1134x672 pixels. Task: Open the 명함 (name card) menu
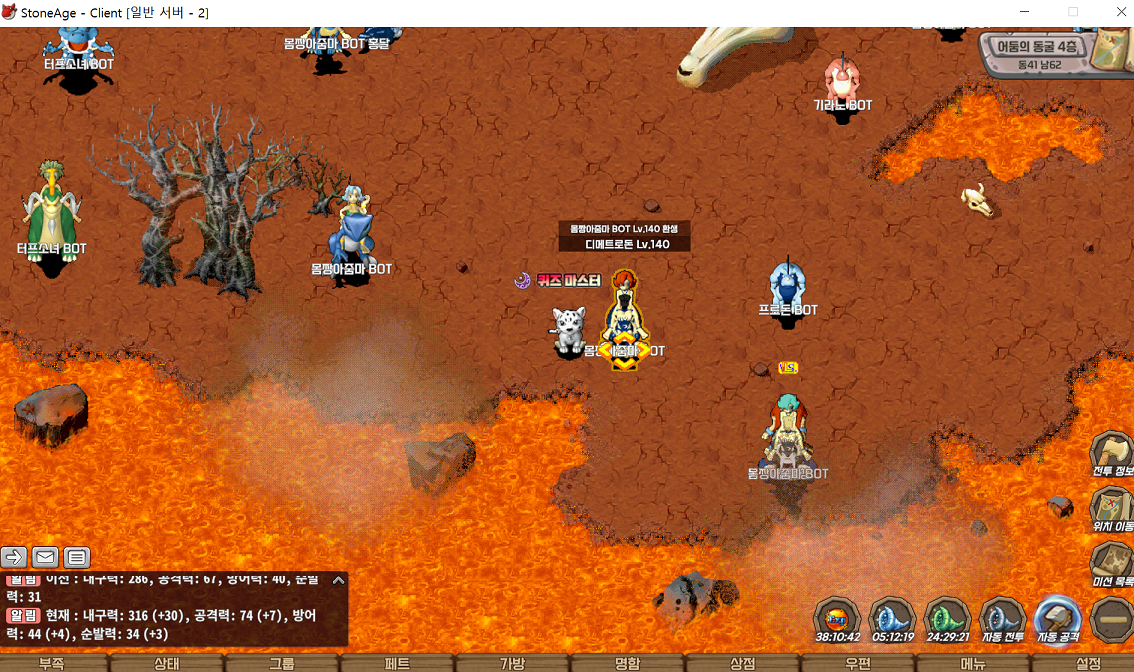click(627, 663)
